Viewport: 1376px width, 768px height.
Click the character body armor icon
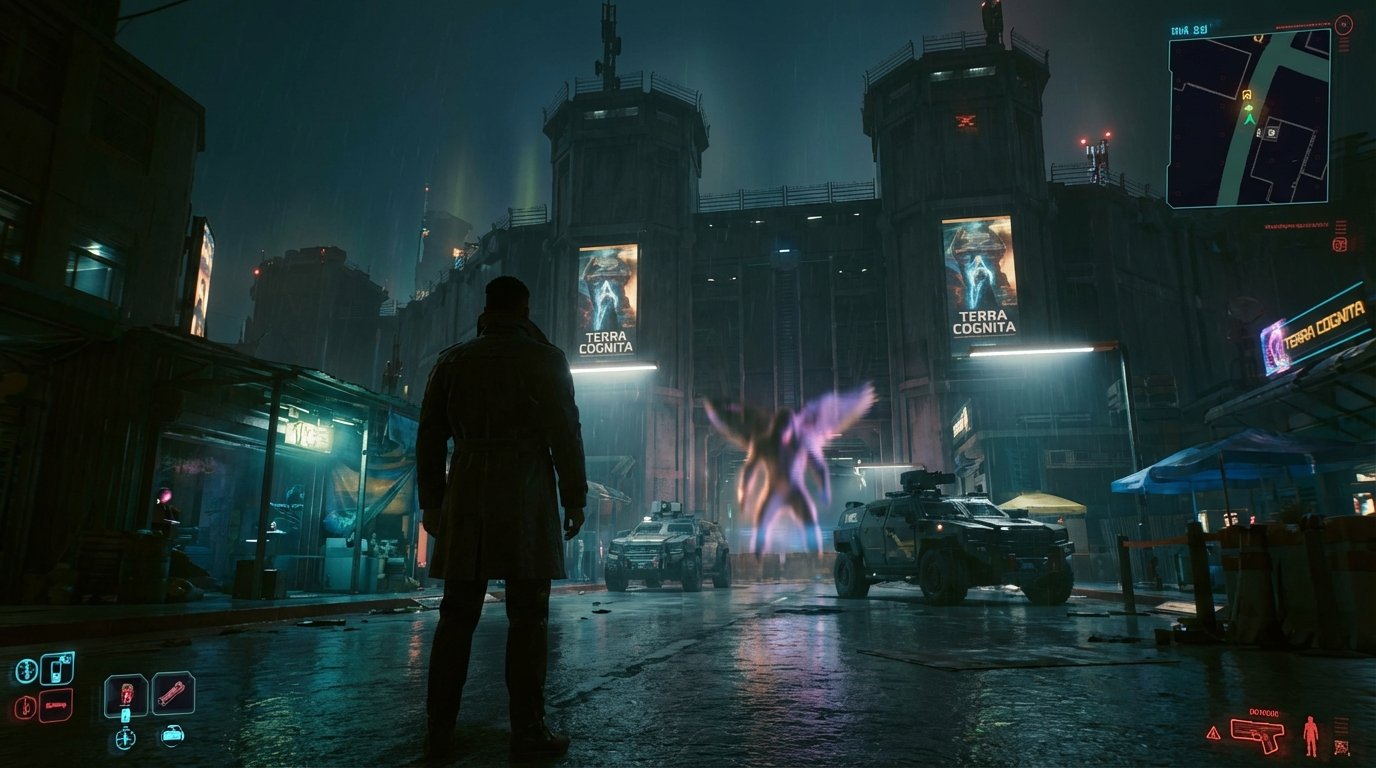(x=1311, y=735)
